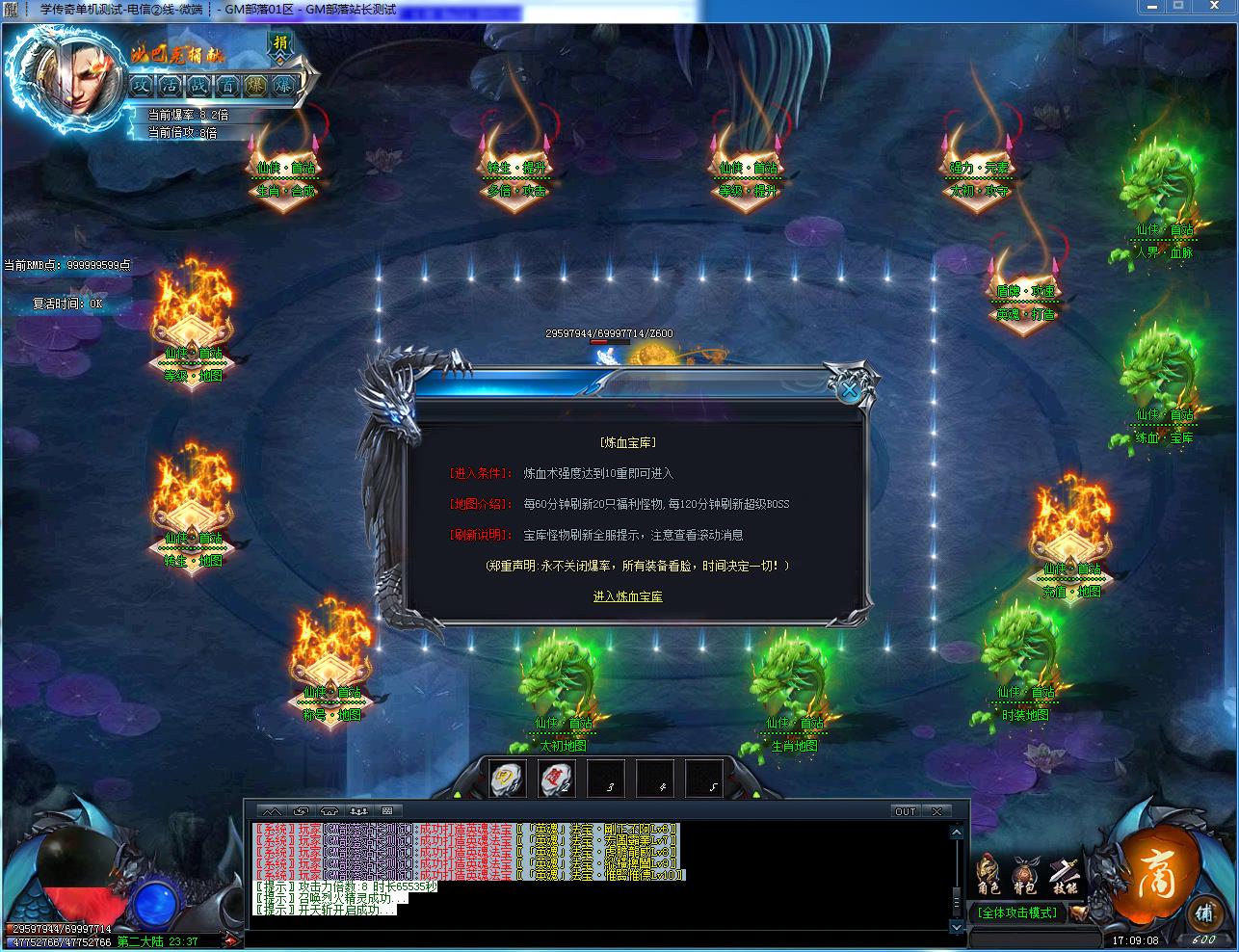The height and width of the screenshot is (952, 1239).
Task: Show the 技能 skills panel
Action: point(1063,874)
